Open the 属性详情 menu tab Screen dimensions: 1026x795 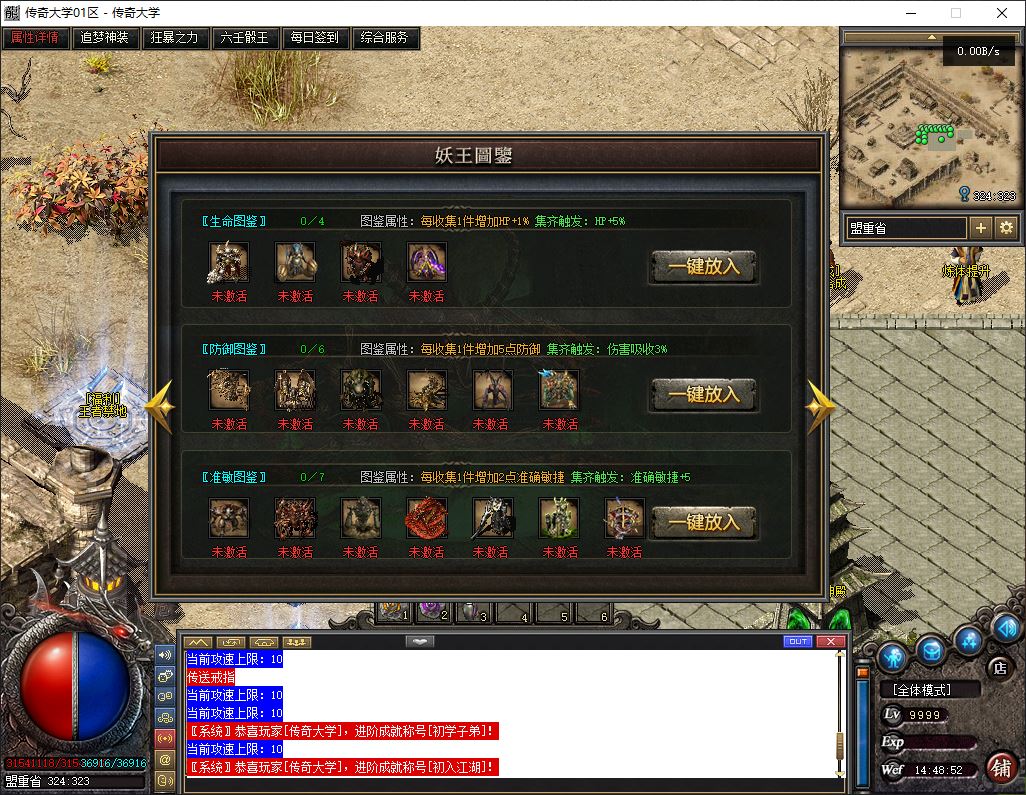coord(35,38)
